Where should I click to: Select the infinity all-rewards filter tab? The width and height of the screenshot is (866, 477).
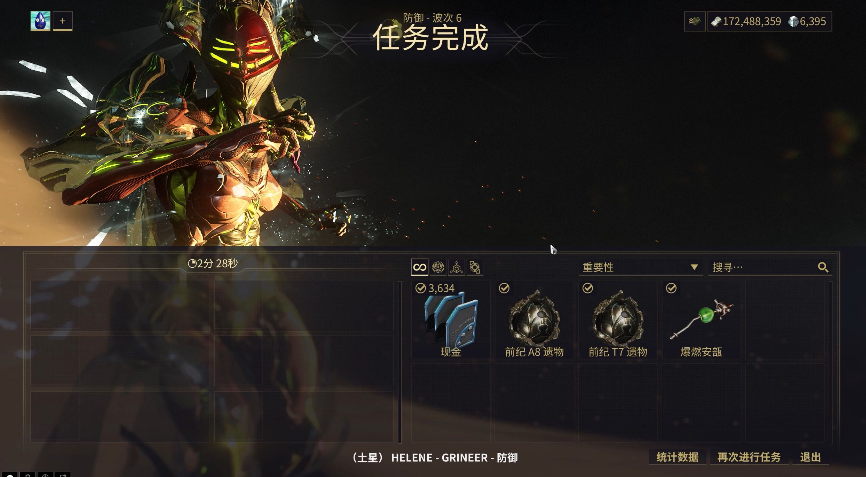click(420, 267)
